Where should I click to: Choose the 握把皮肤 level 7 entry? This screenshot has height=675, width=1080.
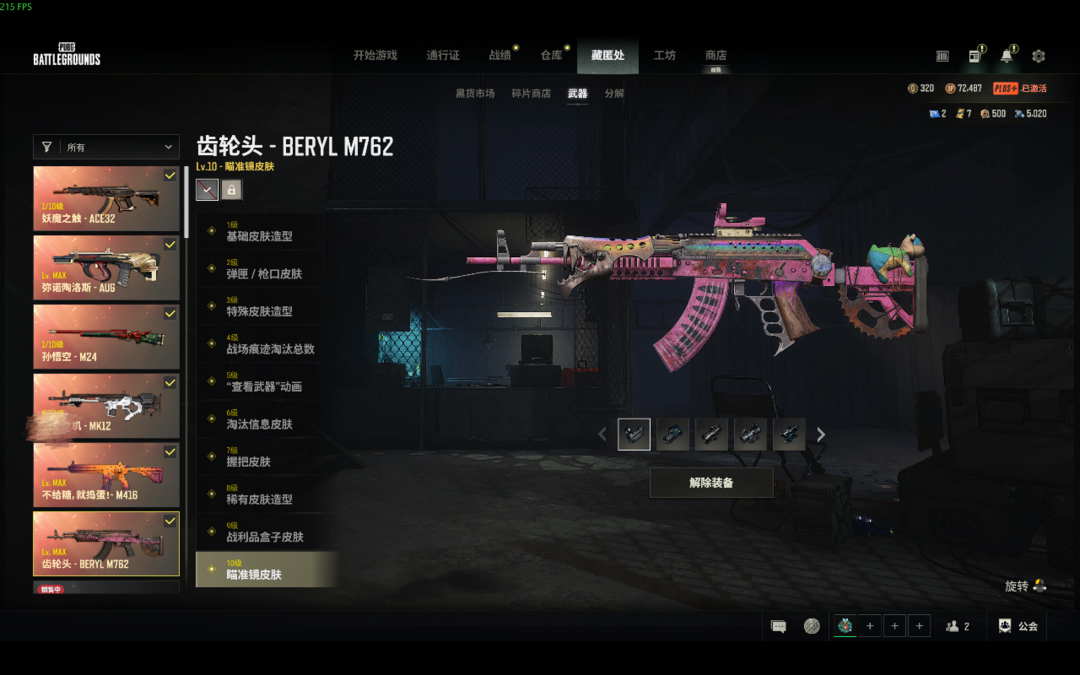coord(266,457)
